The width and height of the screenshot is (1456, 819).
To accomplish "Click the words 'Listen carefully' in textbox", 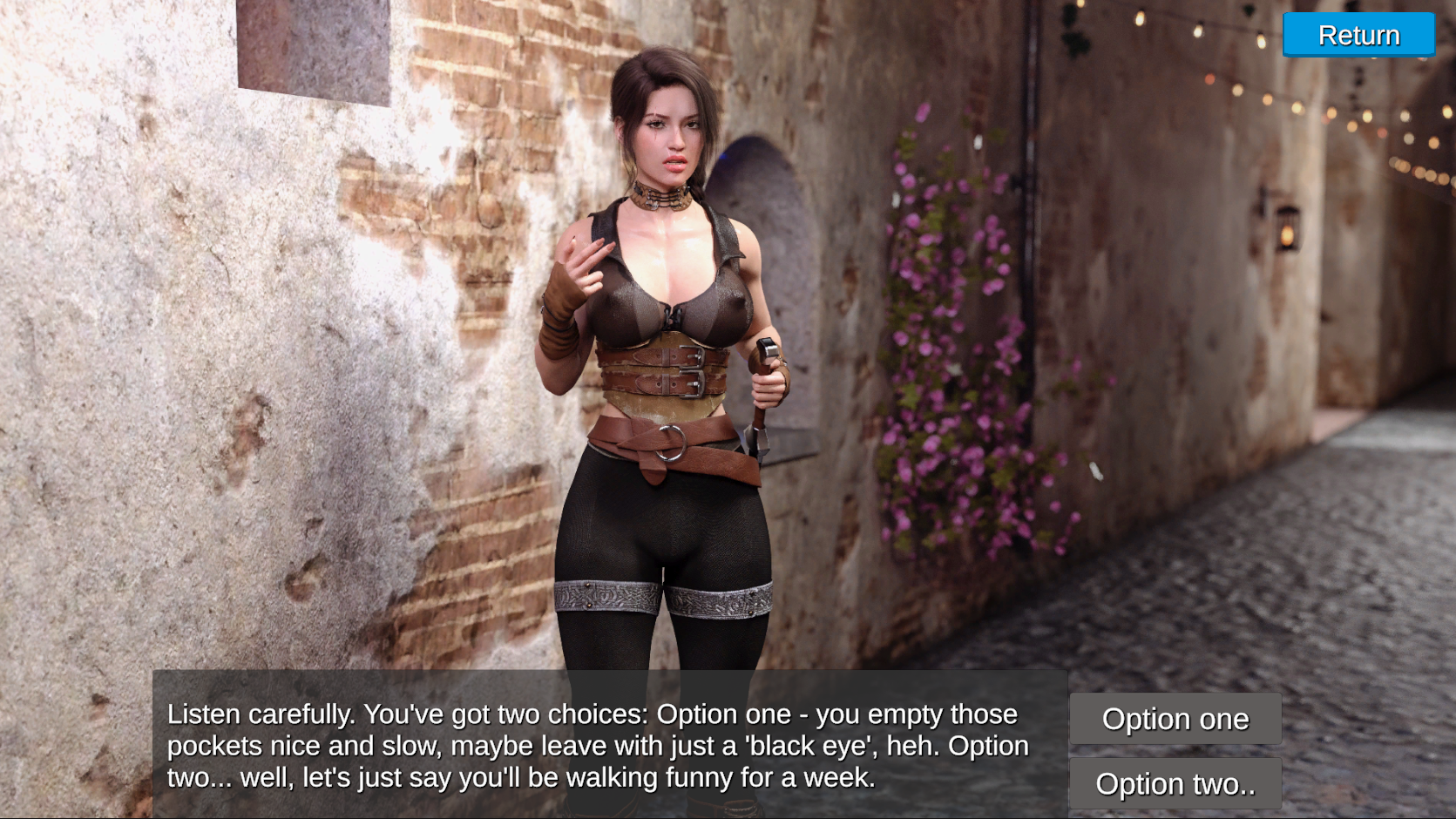I will [253, 714].
